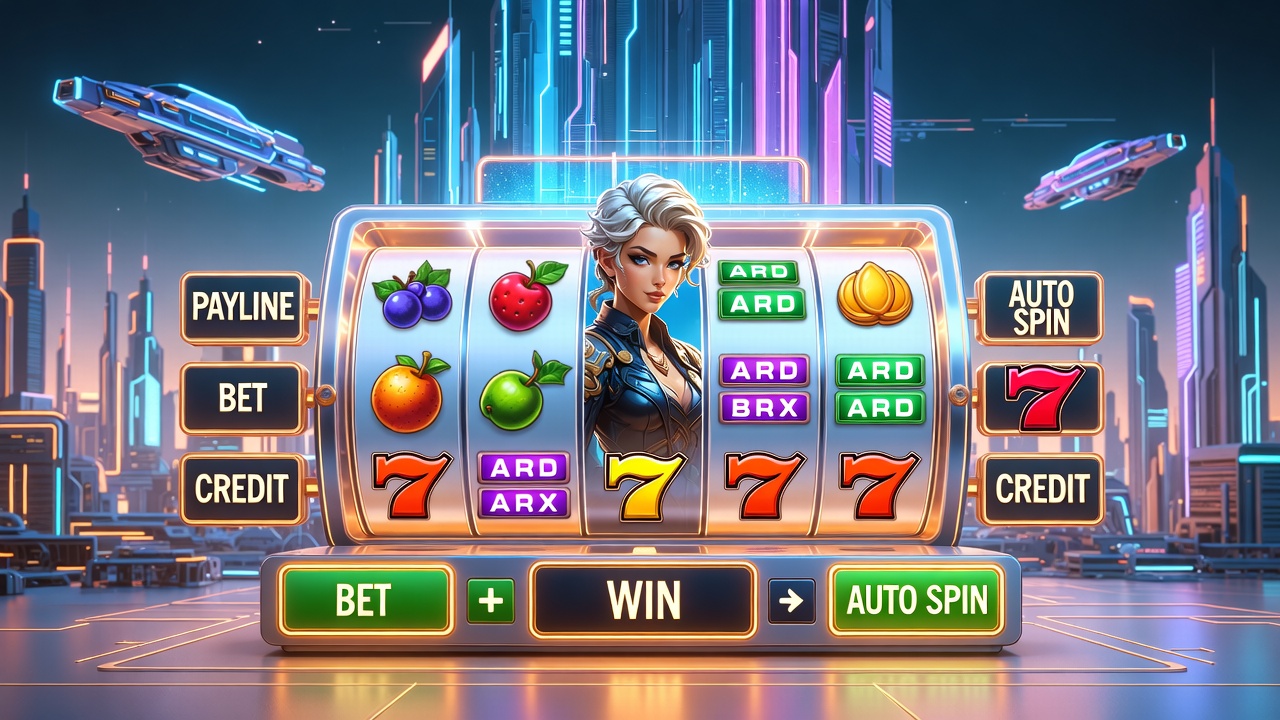Image resolution: width=1280 pixels, height=720 pixels.
Task: Toggle the dark two-line AUTO SPIN panel
Action: click(x=1040, y=307)
